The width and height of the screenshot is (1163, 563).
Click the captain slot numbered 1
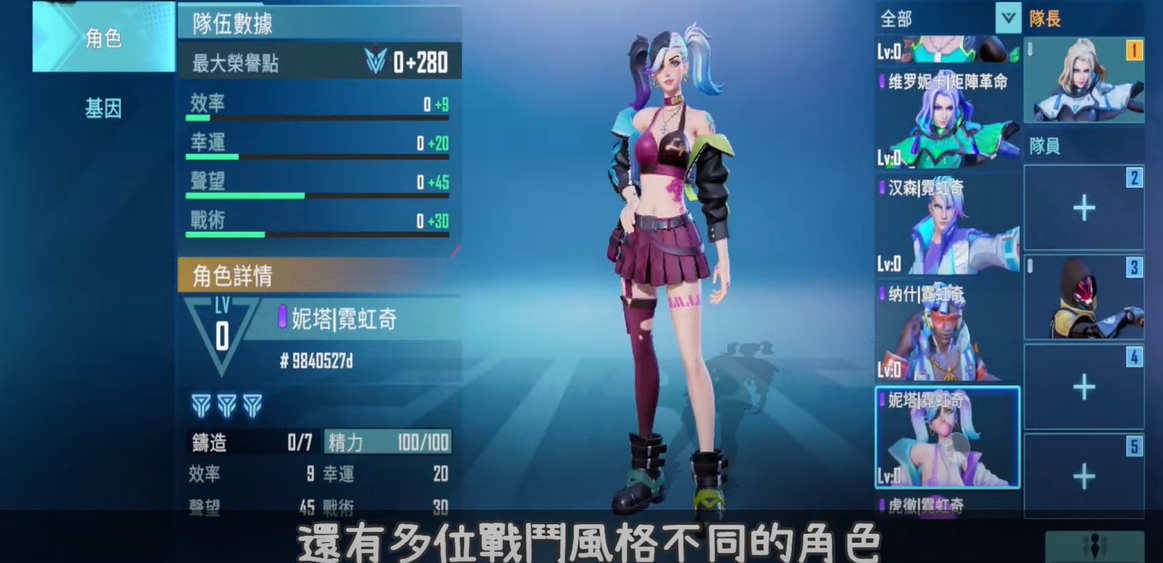point(1084,79)
